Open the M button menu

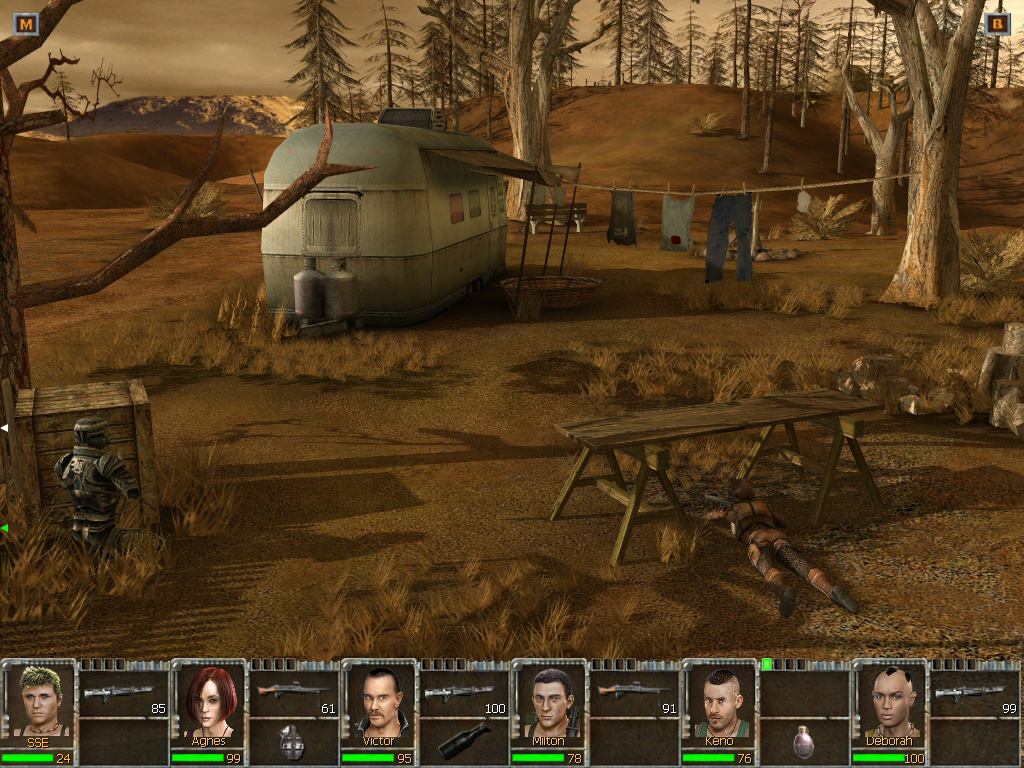(26, 23)
